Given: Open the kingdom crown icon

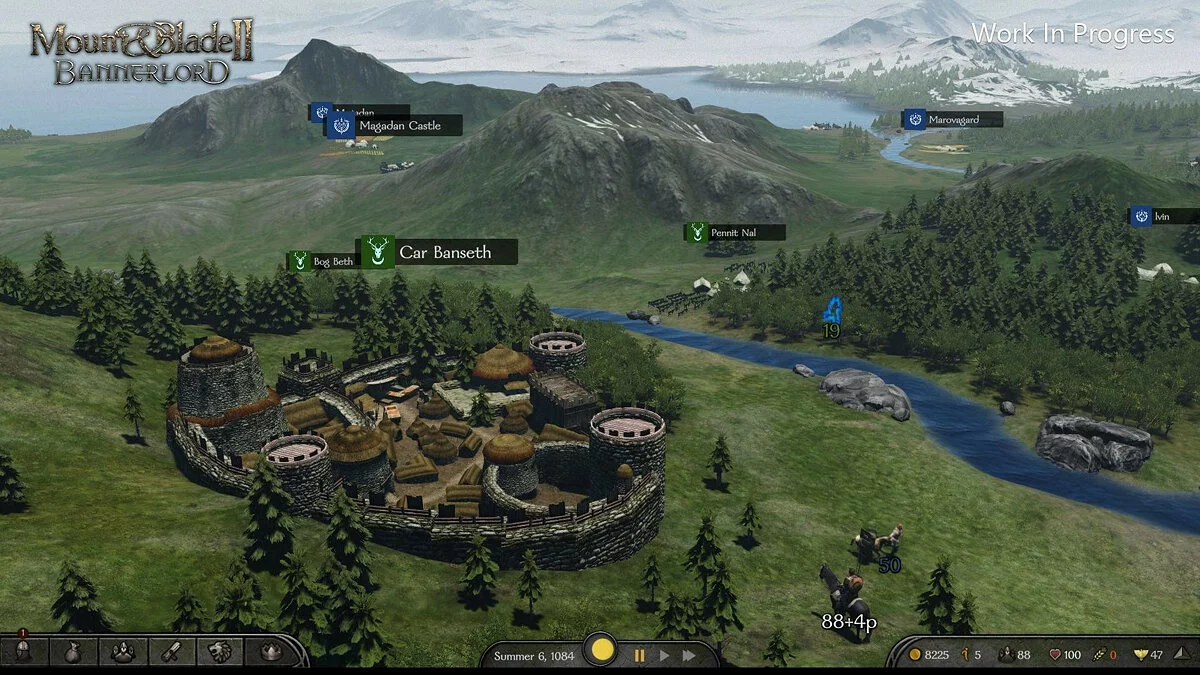Looking at the screenshot, I should (x=269, y=652).
